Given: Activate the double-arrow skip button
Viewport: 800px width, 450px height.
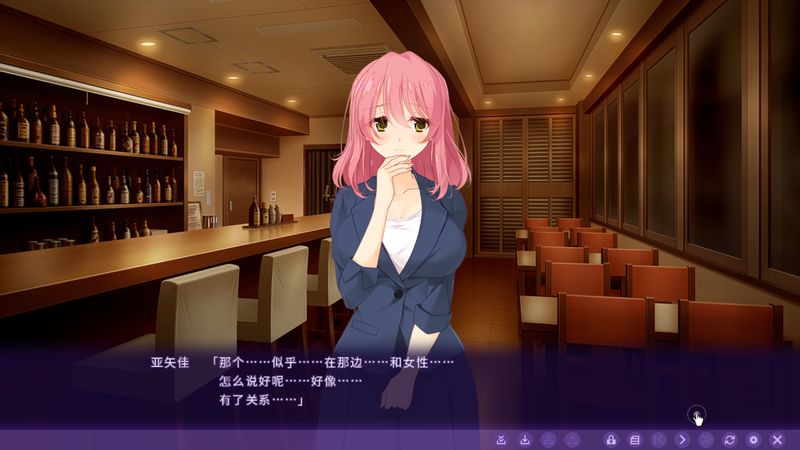Looking at the screenshot, I should [x=706, y=439].
